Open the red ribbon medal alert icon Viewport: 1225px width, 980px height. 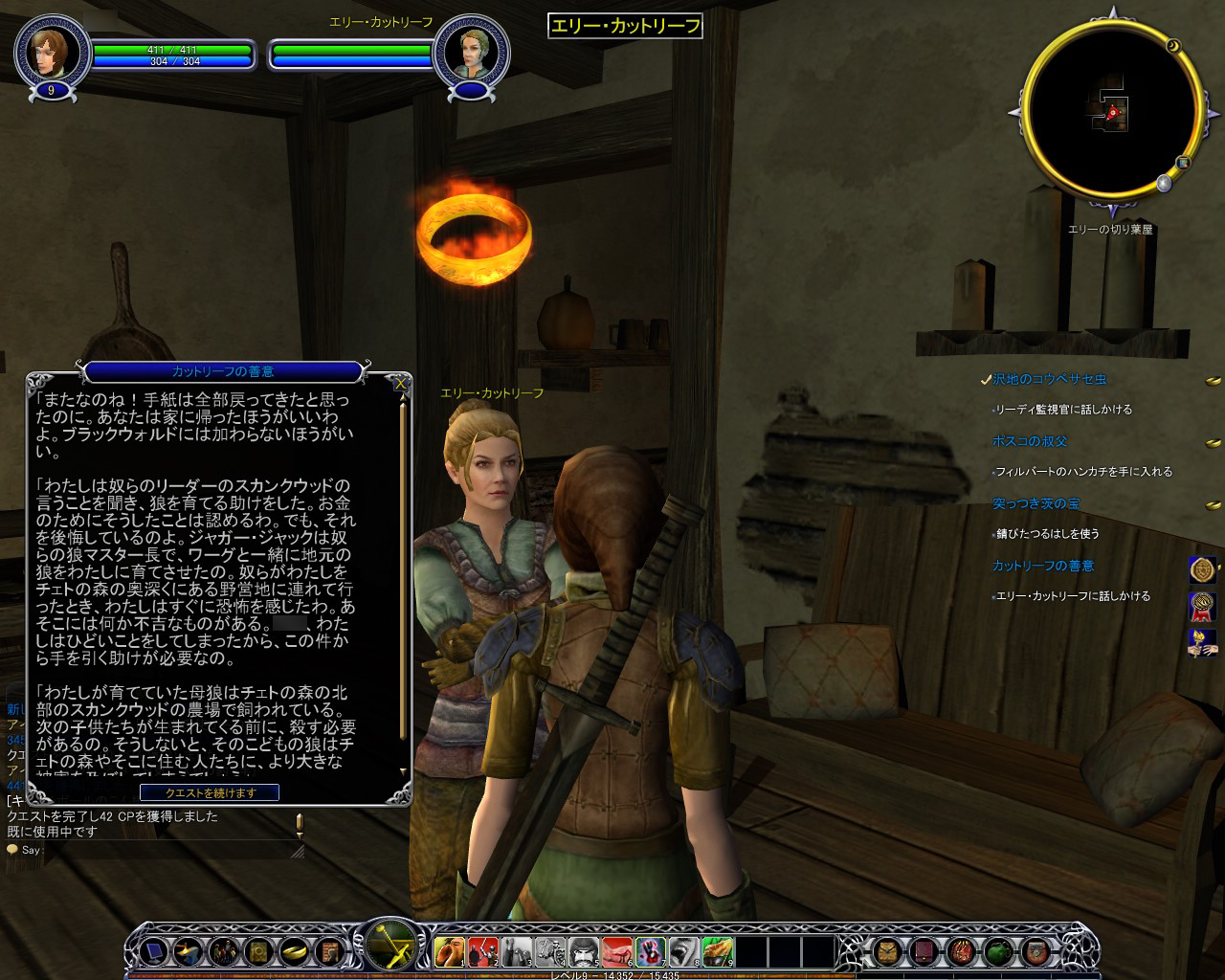point(1202,606)
